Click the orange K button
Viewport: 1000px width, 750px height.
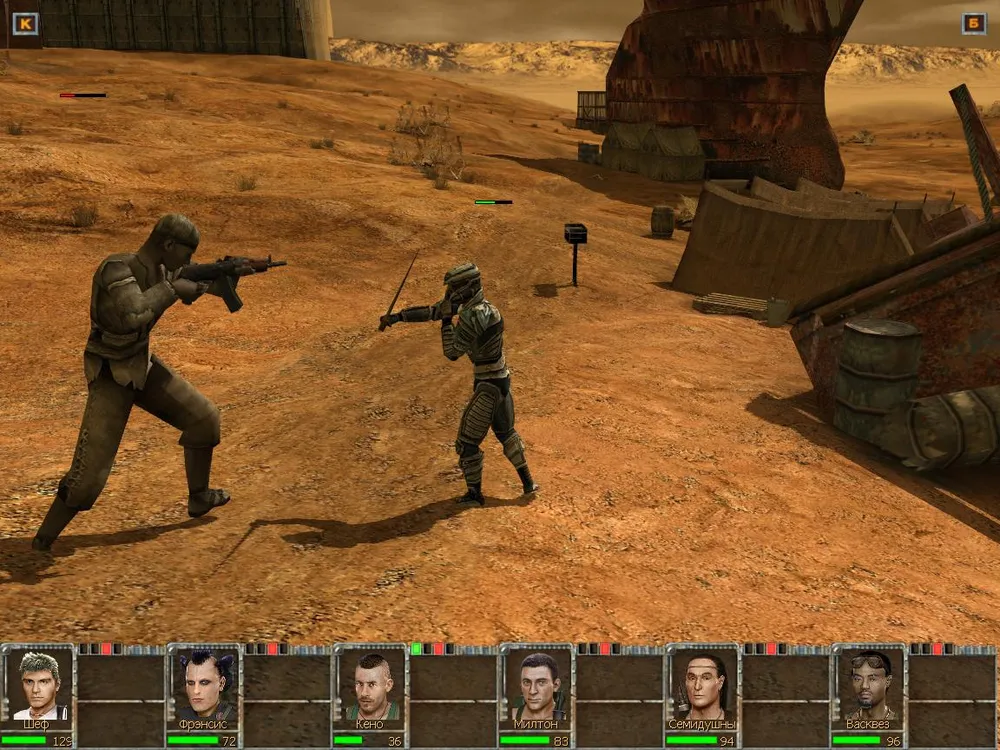26,23
